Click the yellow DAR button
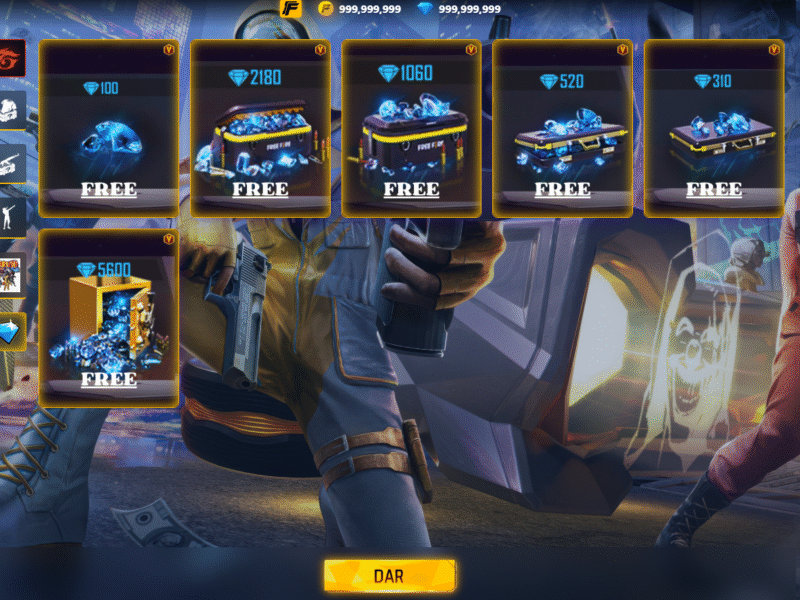The image size is (800, 600). click(390, 576)
